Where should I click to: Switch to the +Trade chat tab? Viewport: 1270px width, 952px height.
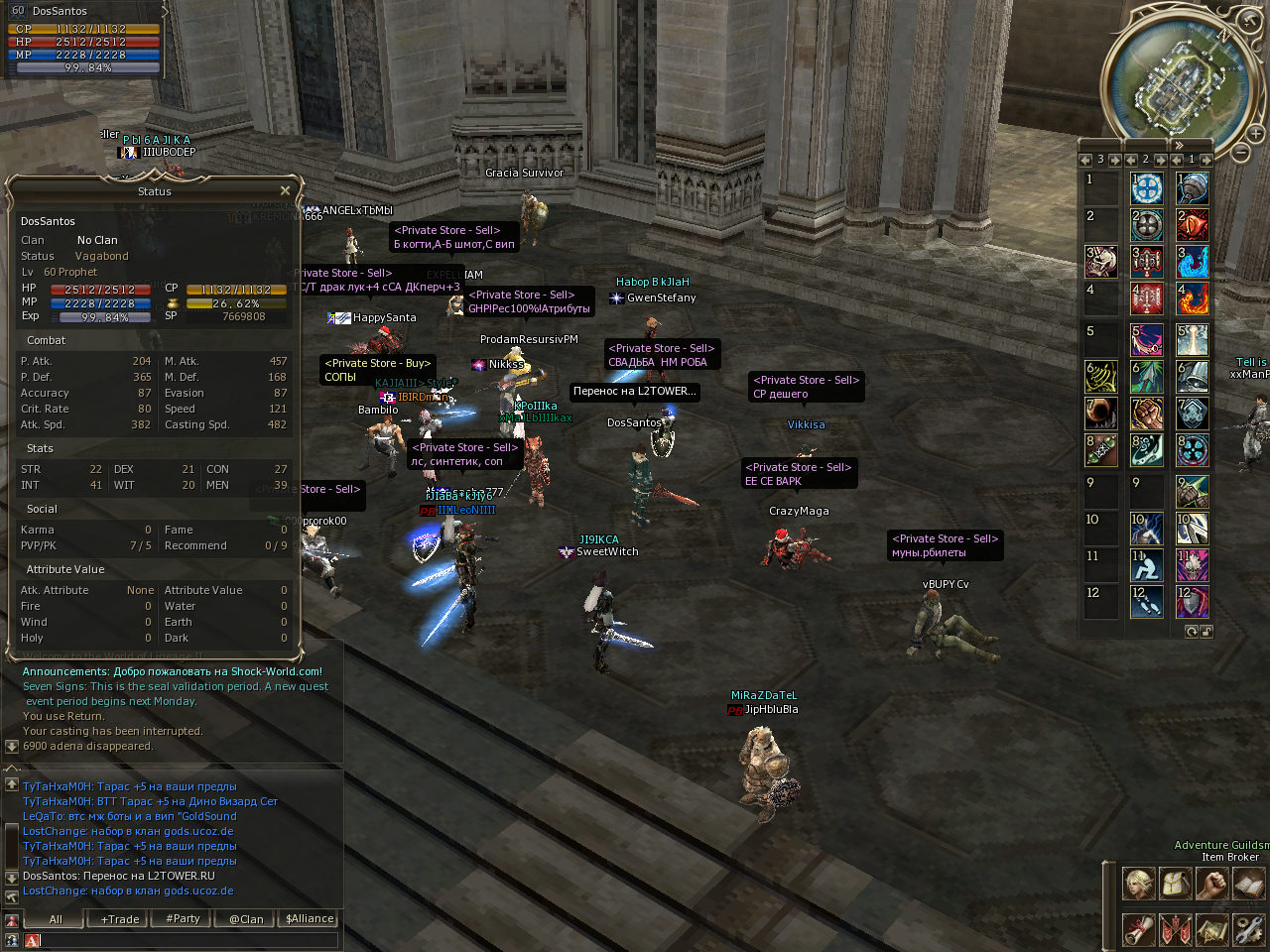pos(120,919)
